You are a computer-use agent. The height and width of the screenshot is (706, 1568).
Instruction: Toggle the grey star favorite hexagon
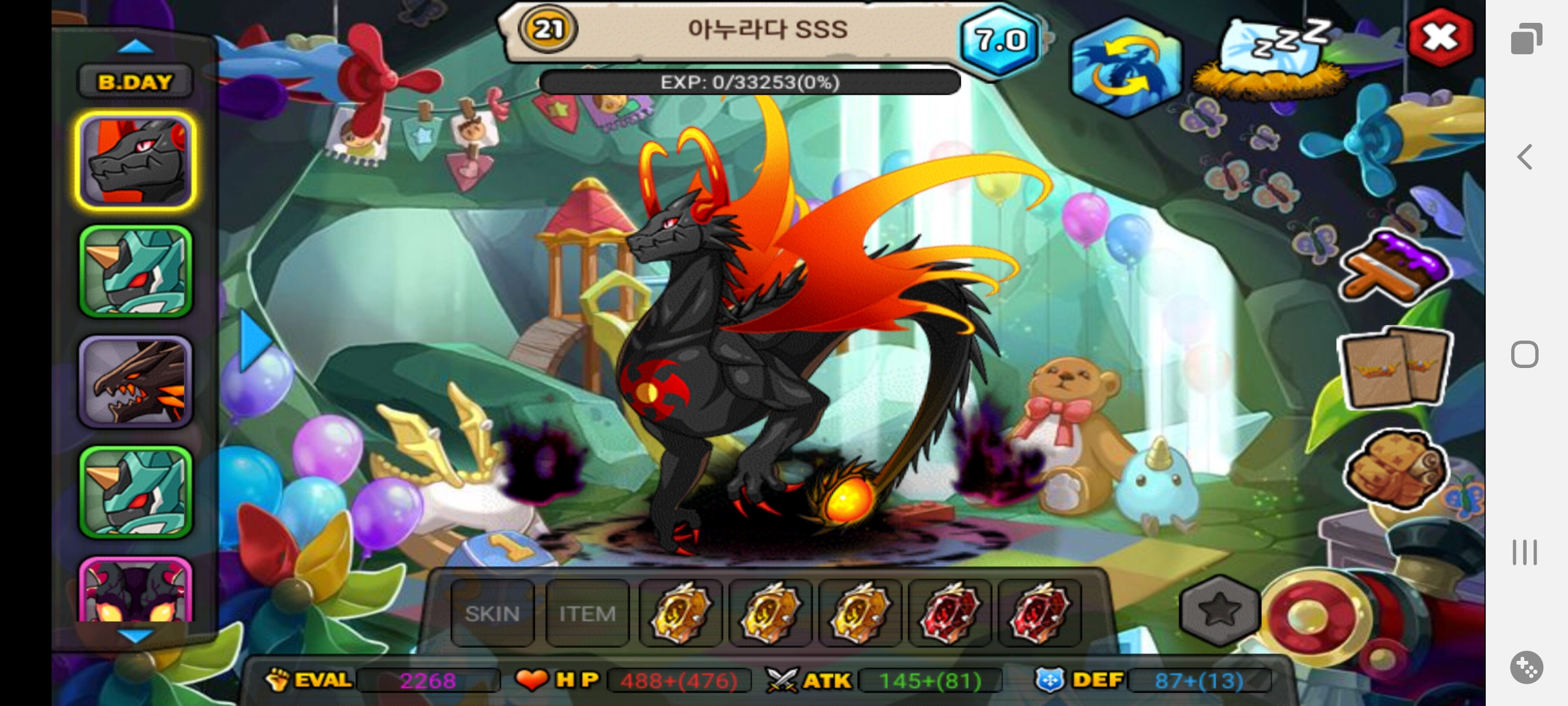pos(1220,611)
